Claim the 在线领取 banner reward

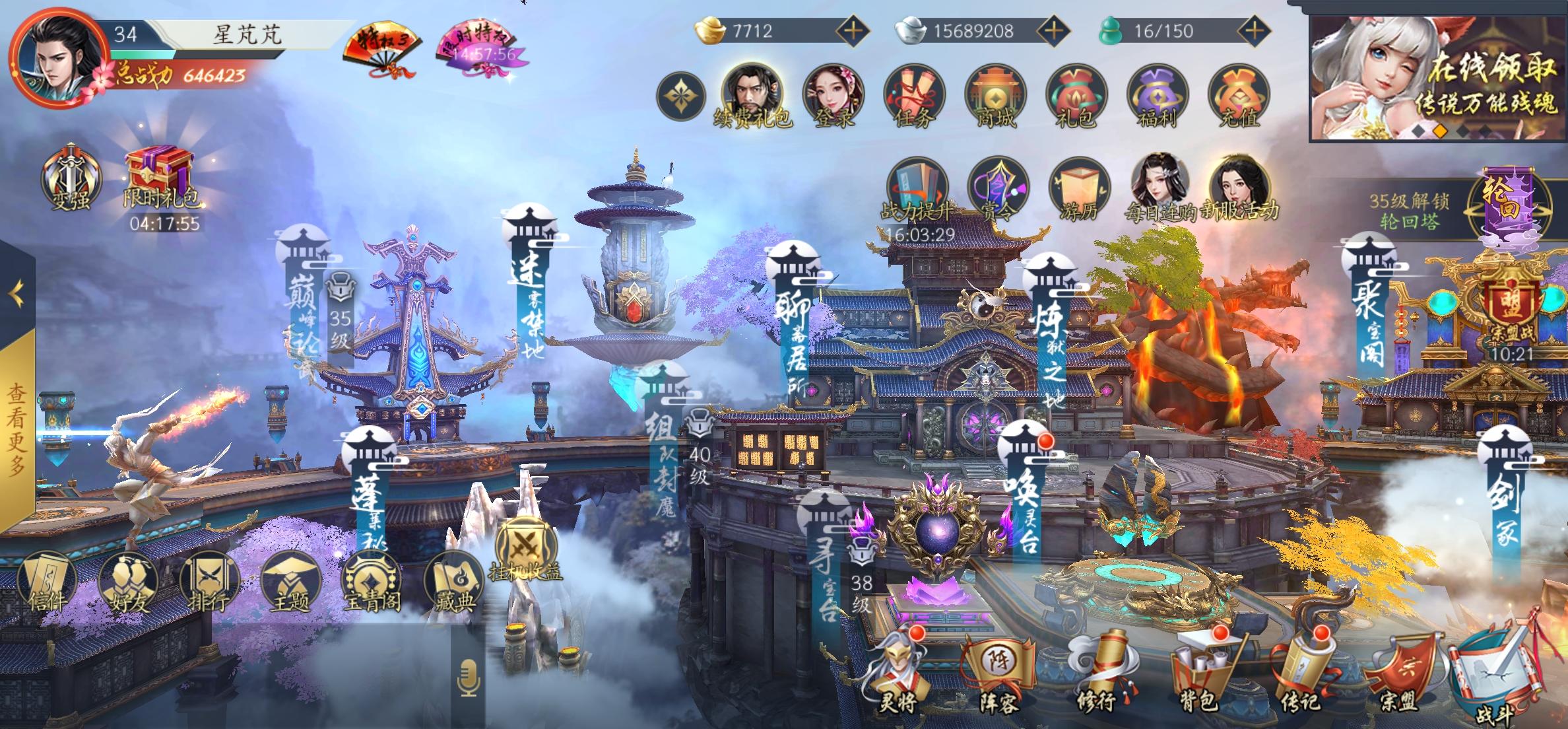click(x=1437, y=79)
